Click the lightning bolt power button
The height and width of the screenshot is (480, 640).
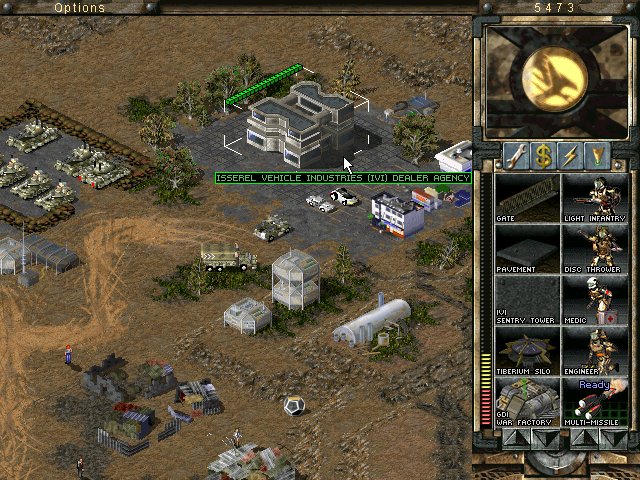click(x=571, y=156)
